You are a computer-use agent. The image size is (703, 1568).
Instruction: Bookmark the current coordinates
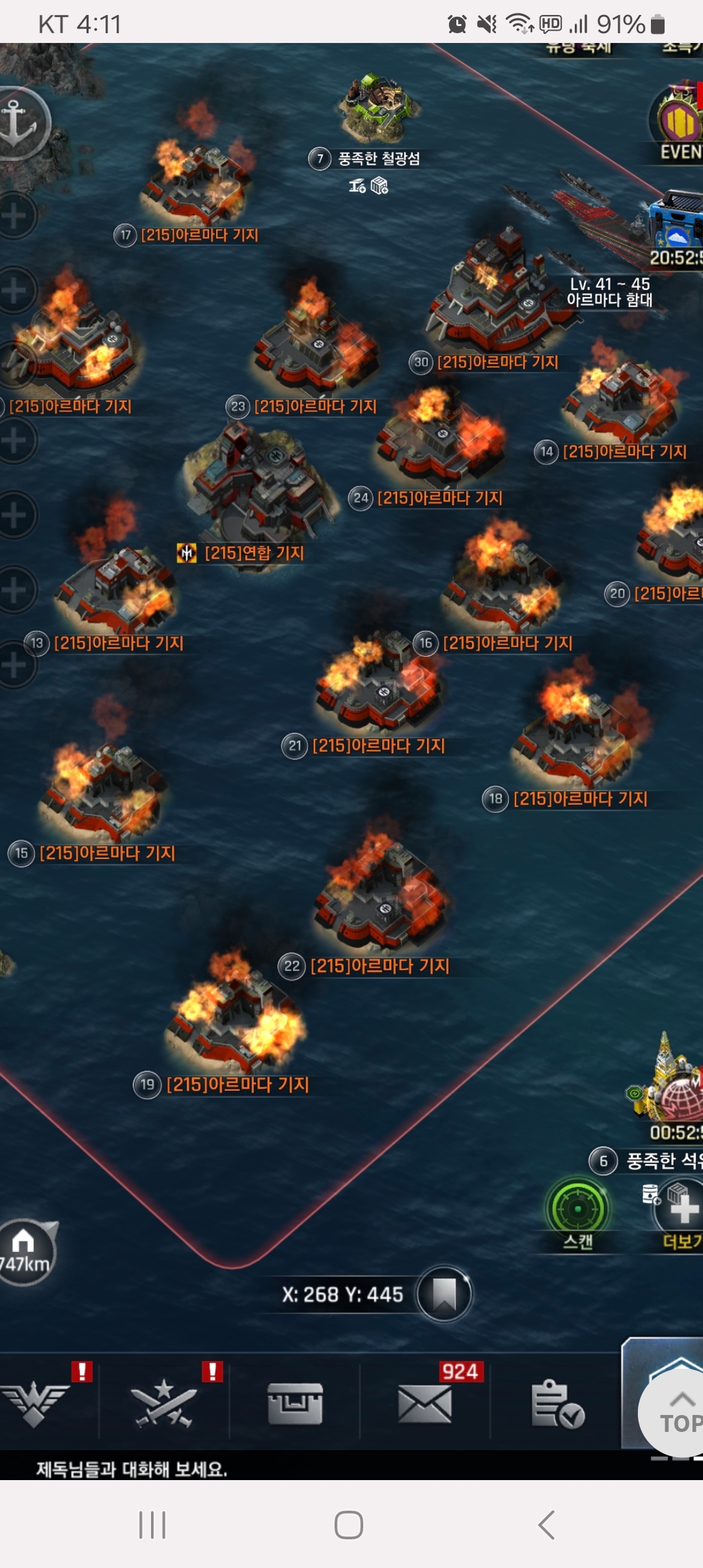coord(445,1294)
